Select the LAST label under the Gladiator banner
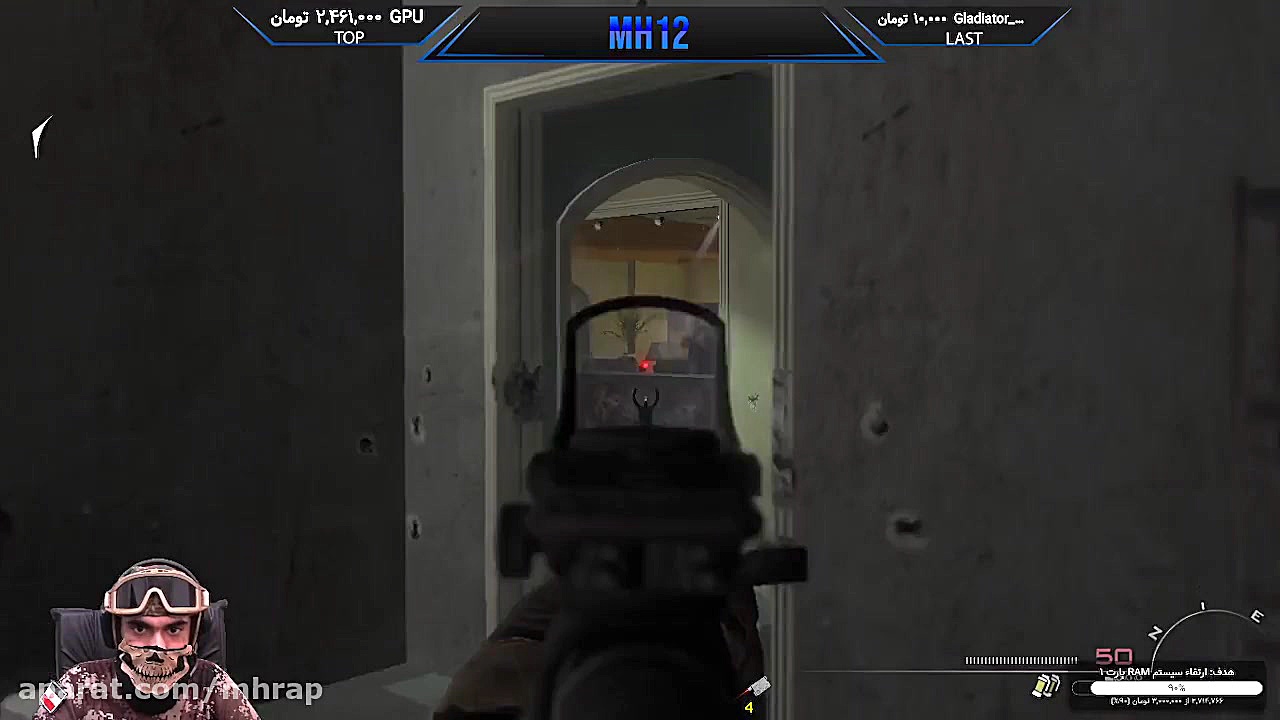This screenshot has height=720, width=1280. [963, 39]
